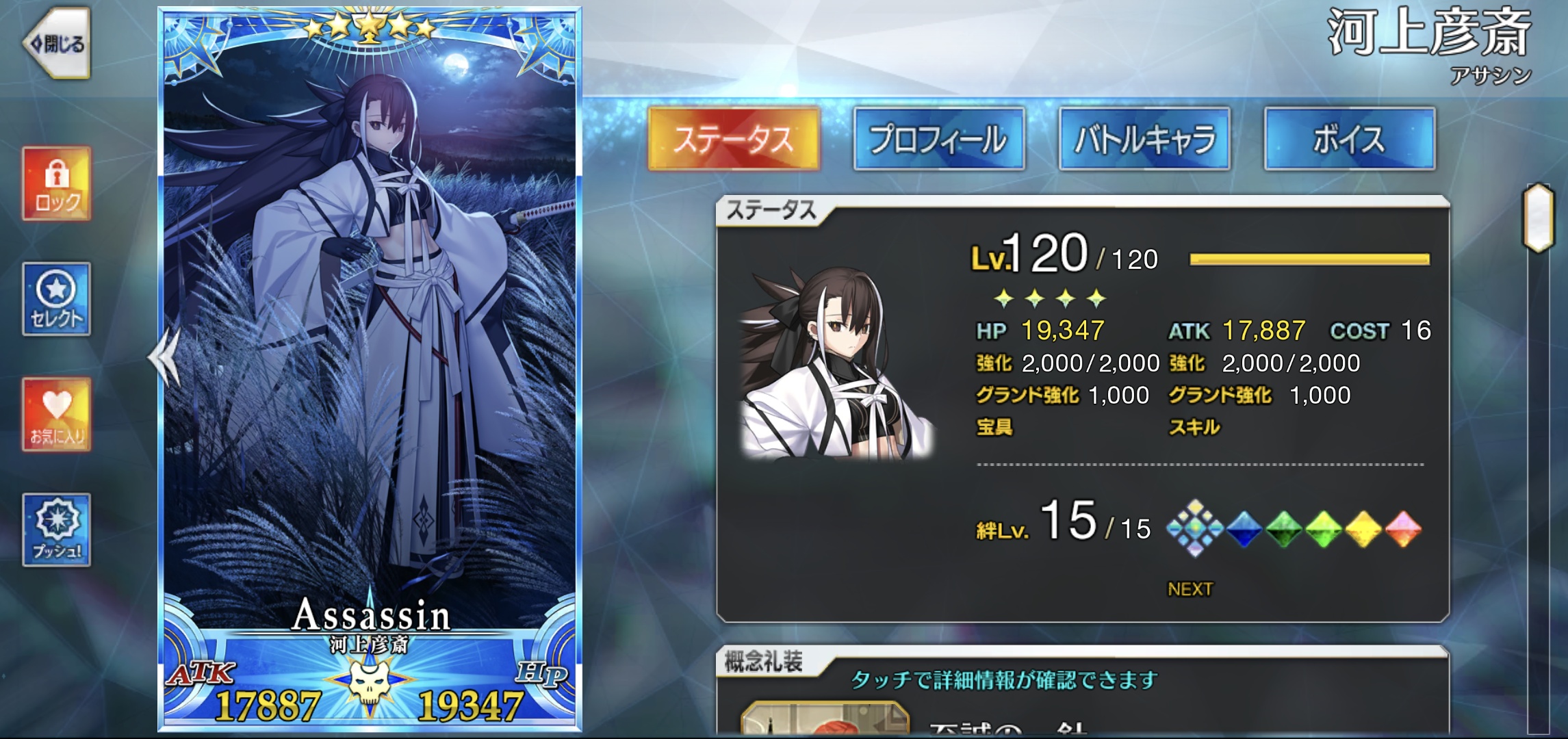Close the servant detail screen
The height and width of the screenshot is (739, 1568).
coord(57,44)
